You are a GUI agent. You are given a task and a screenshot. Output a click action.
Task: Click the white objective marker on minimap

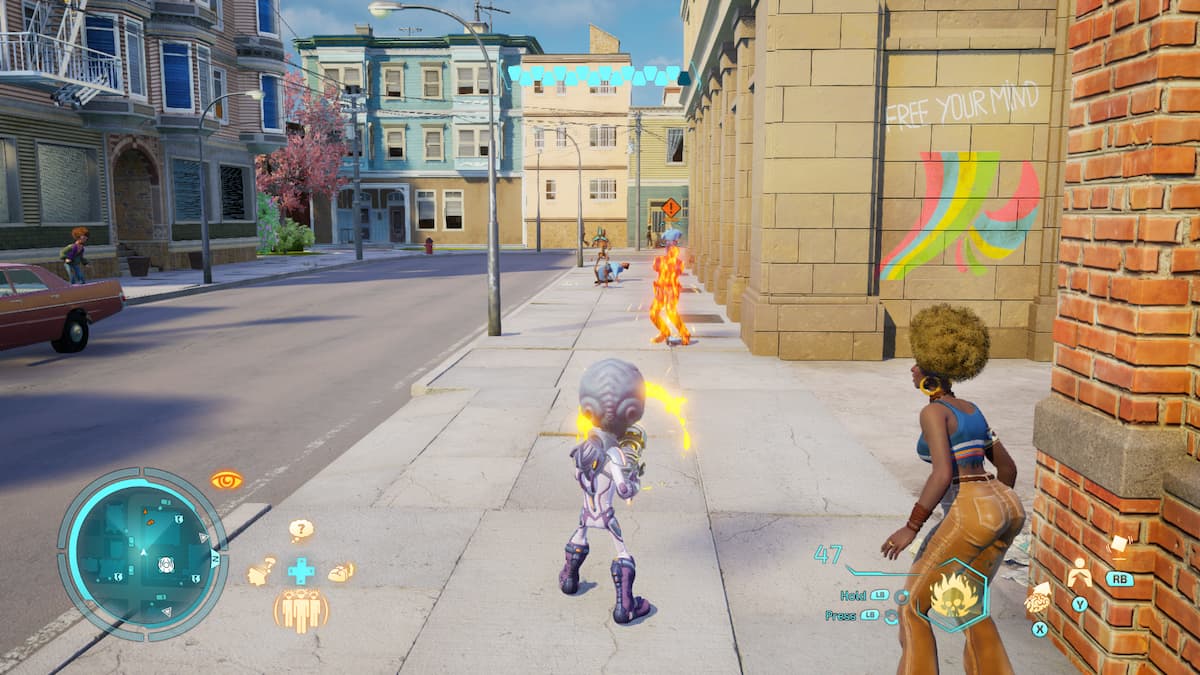click(x=166, y=564)
